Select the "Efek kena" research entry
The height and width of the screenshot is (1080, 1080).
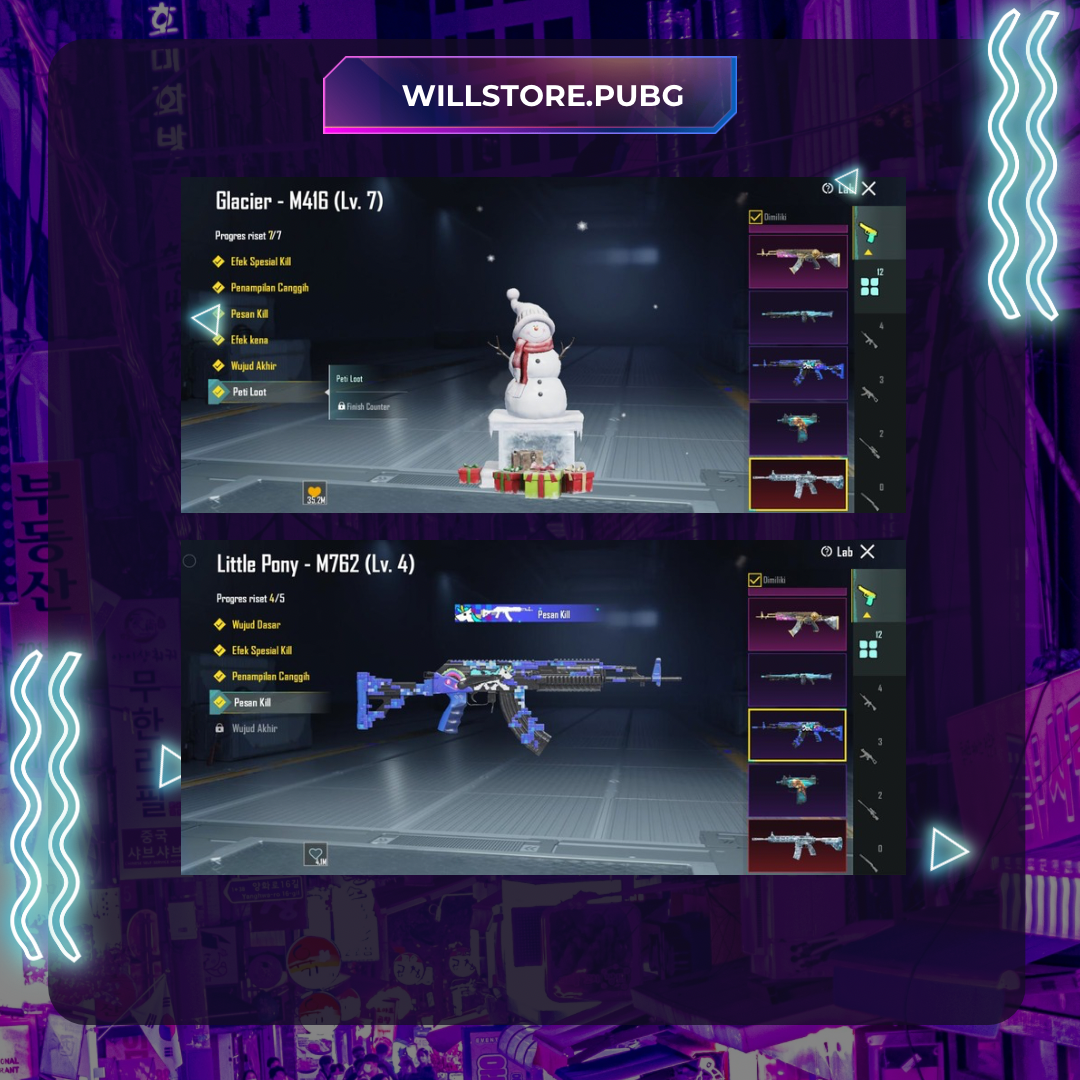(249, 340)
